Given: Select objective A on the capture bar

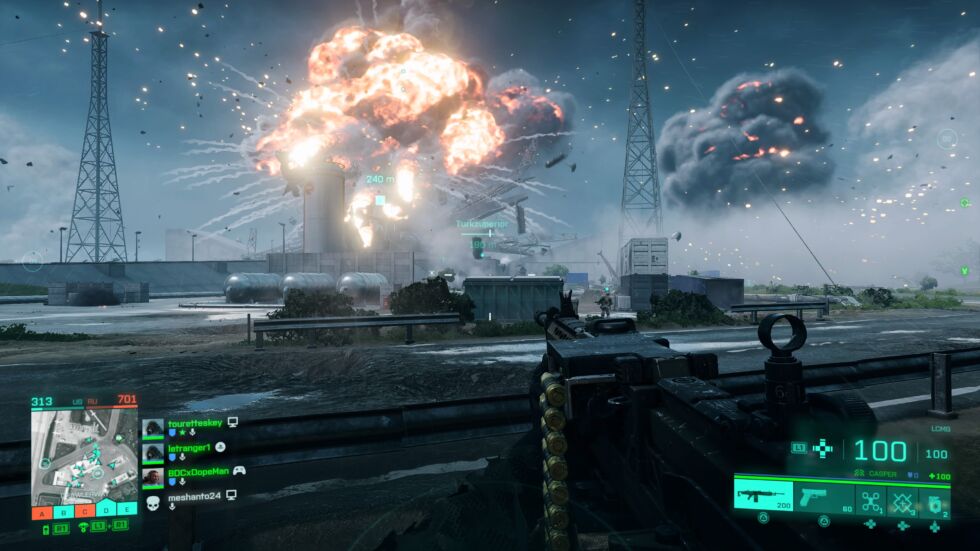Looking at the screenshot, I should point(41,513).
